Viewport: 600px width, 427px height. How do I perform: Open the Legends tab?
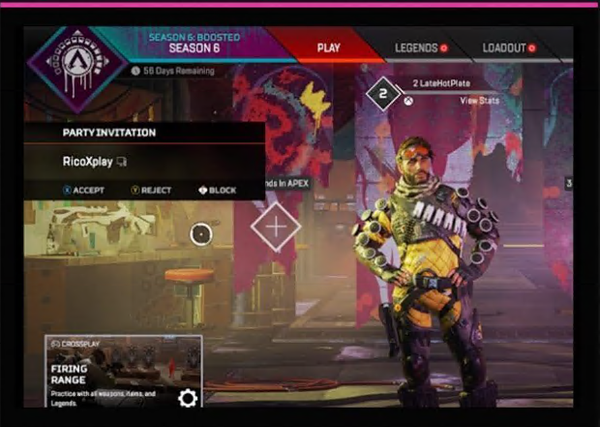click(420, 47)
